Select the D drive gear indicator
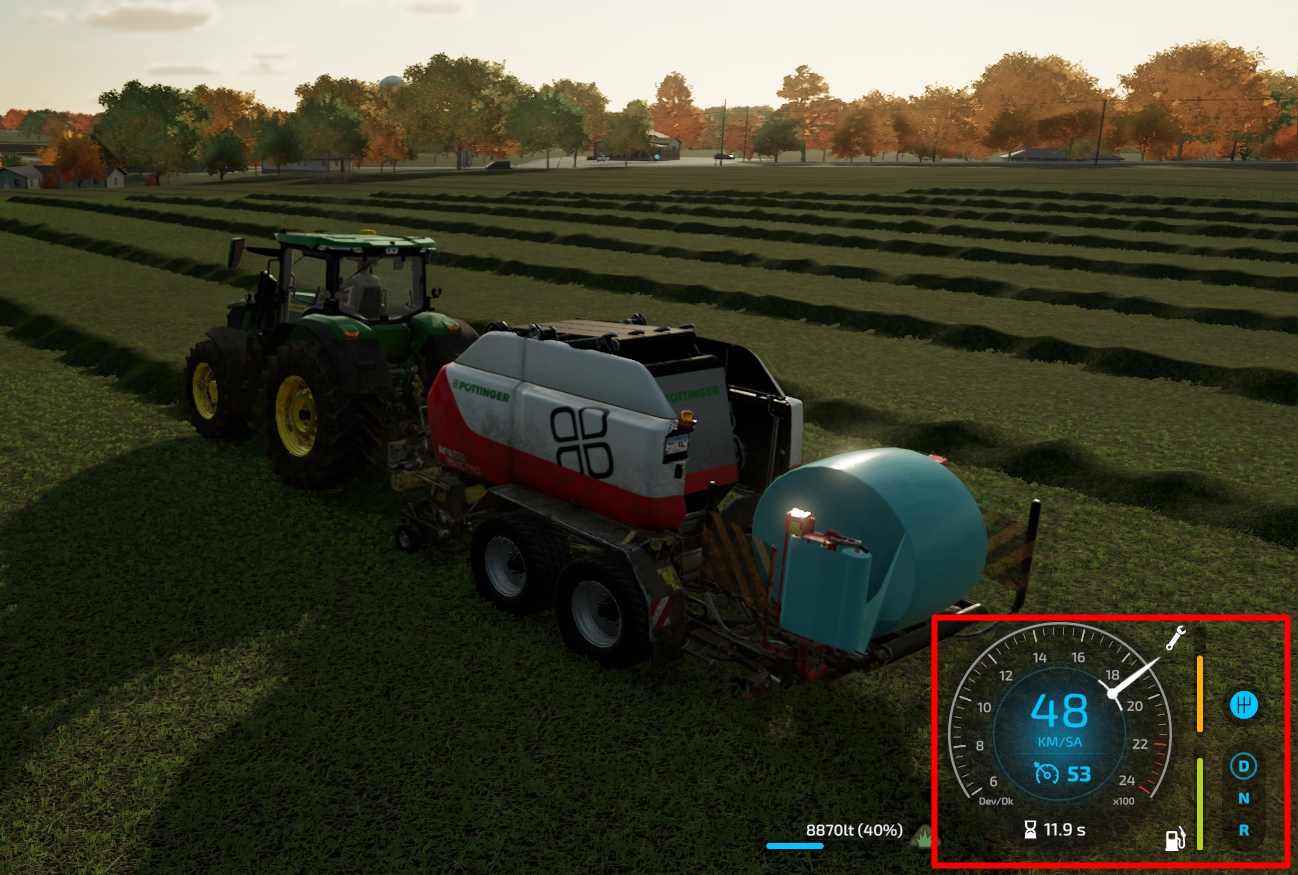The image size is (1298, 875). coord(1244,767)
